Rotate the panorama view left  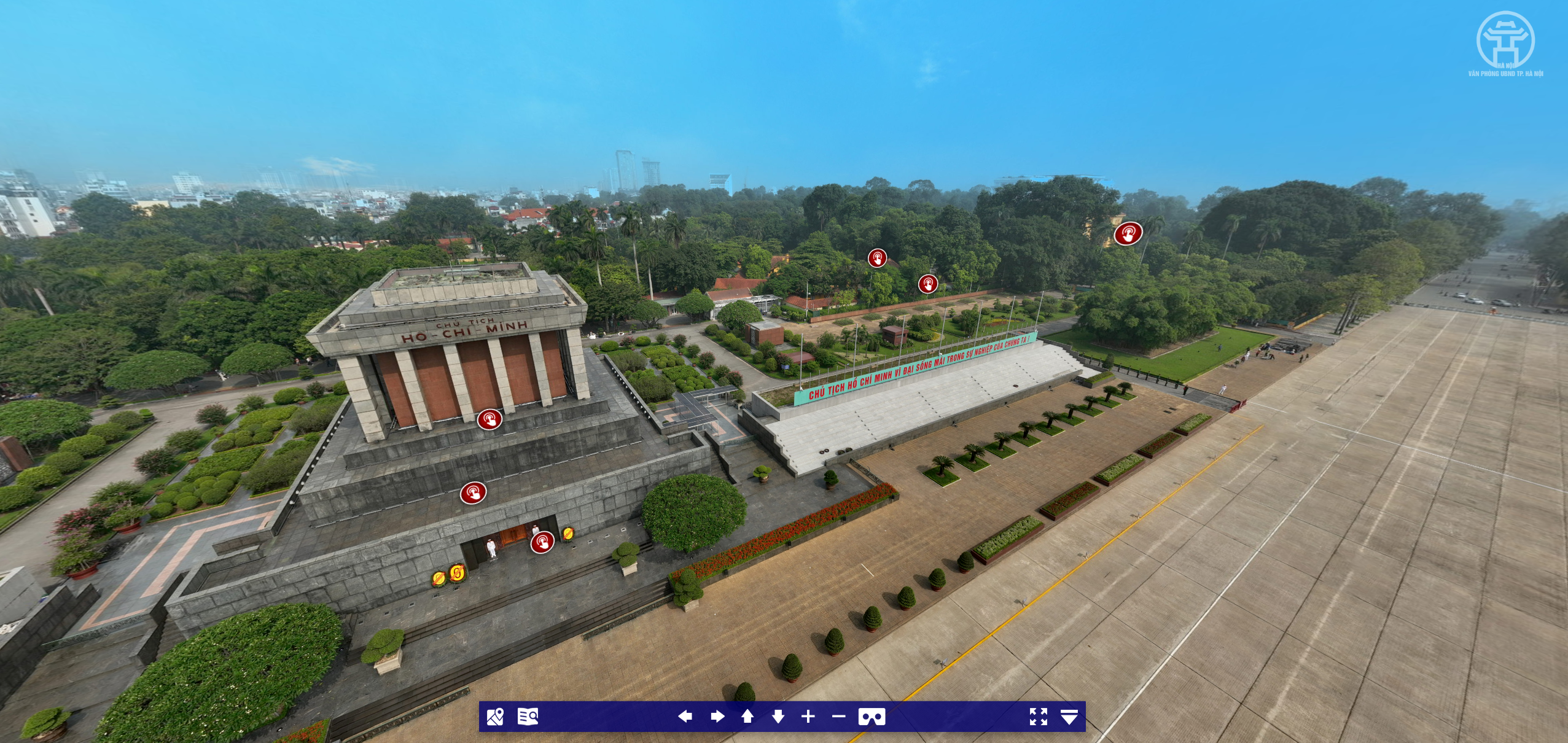[x=685, y=717]
